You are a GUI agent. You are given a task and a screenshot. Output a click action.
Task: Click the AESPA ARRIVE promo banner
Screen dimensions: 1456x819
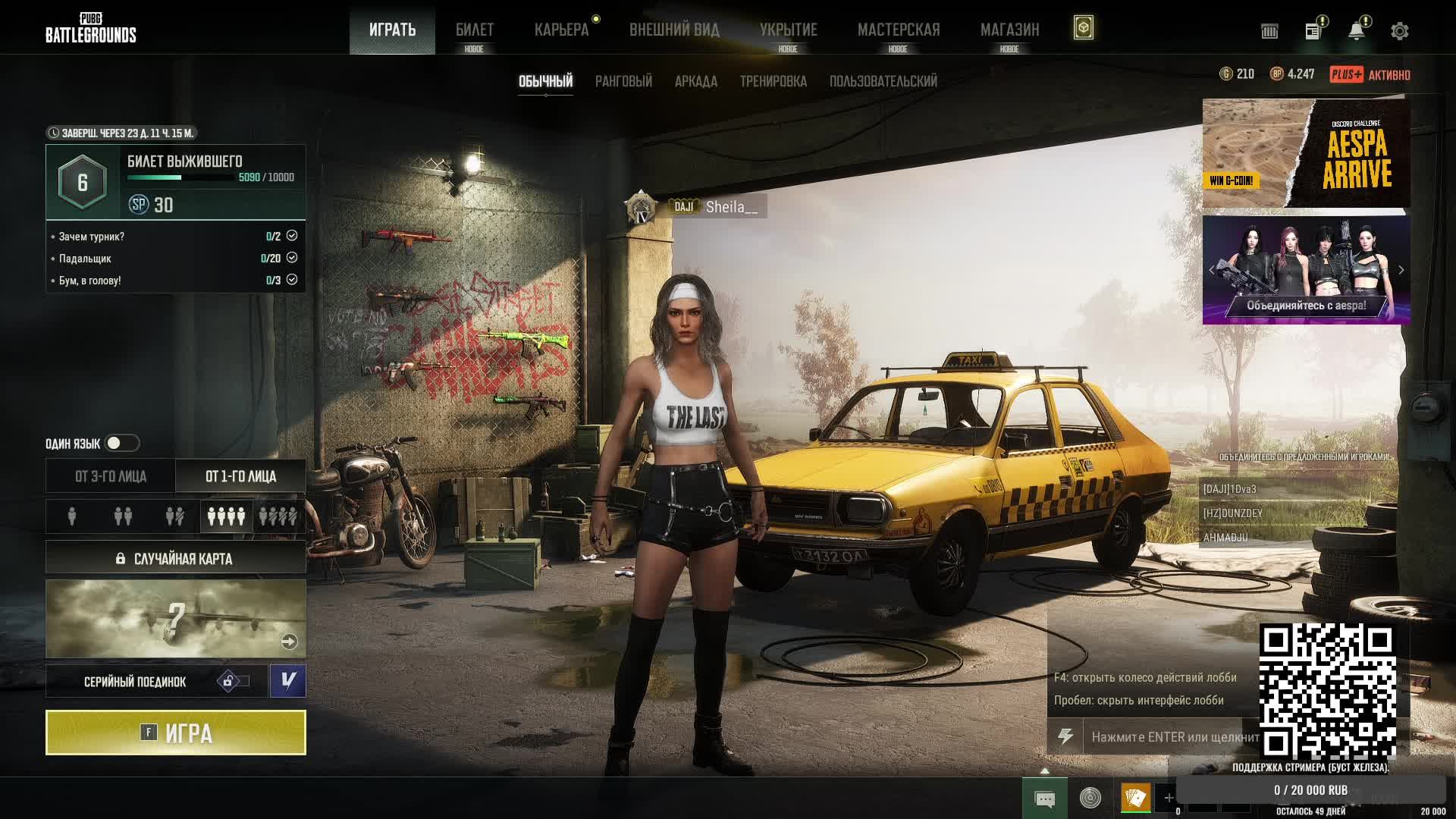[1306, 153]
